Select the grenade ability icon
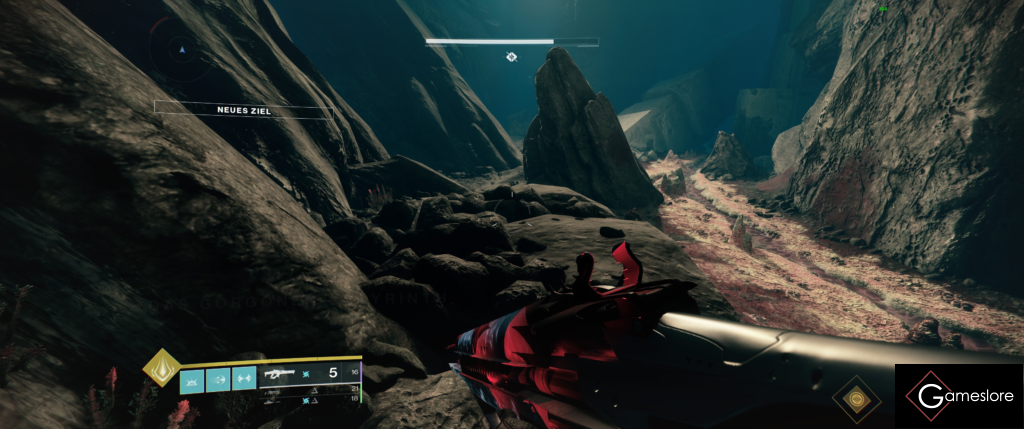Screen dimensions: 1024x429 (191, 379)
